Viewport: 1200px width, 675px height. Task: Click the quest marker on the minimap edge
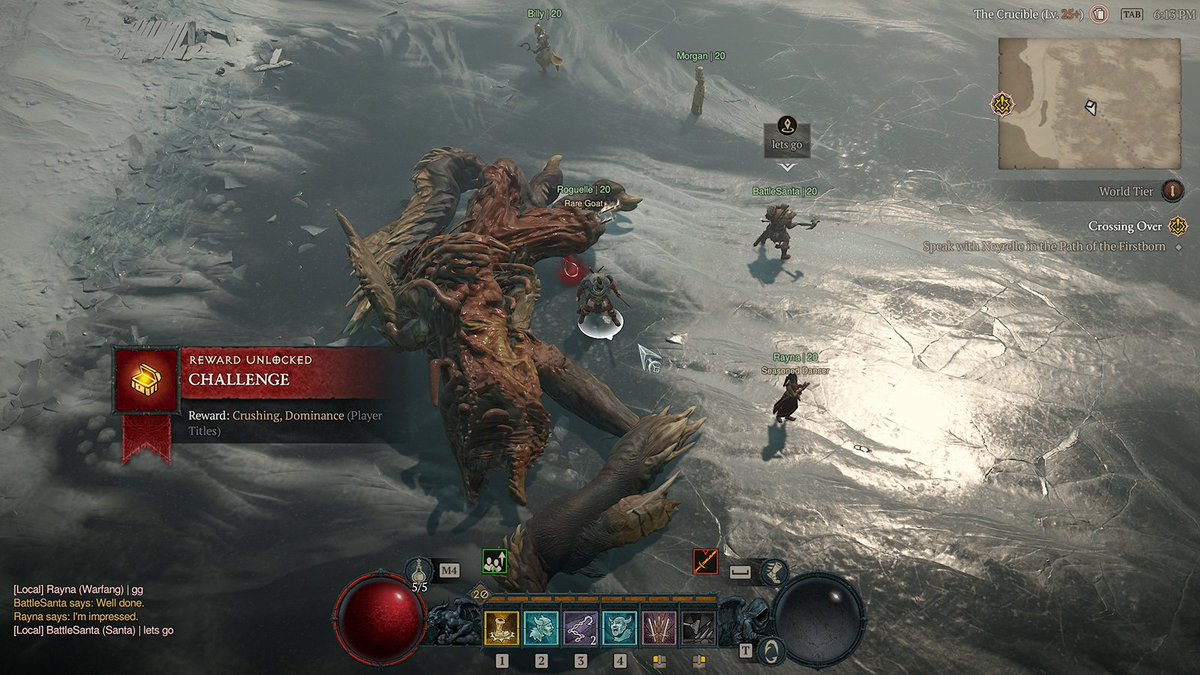1001,103
